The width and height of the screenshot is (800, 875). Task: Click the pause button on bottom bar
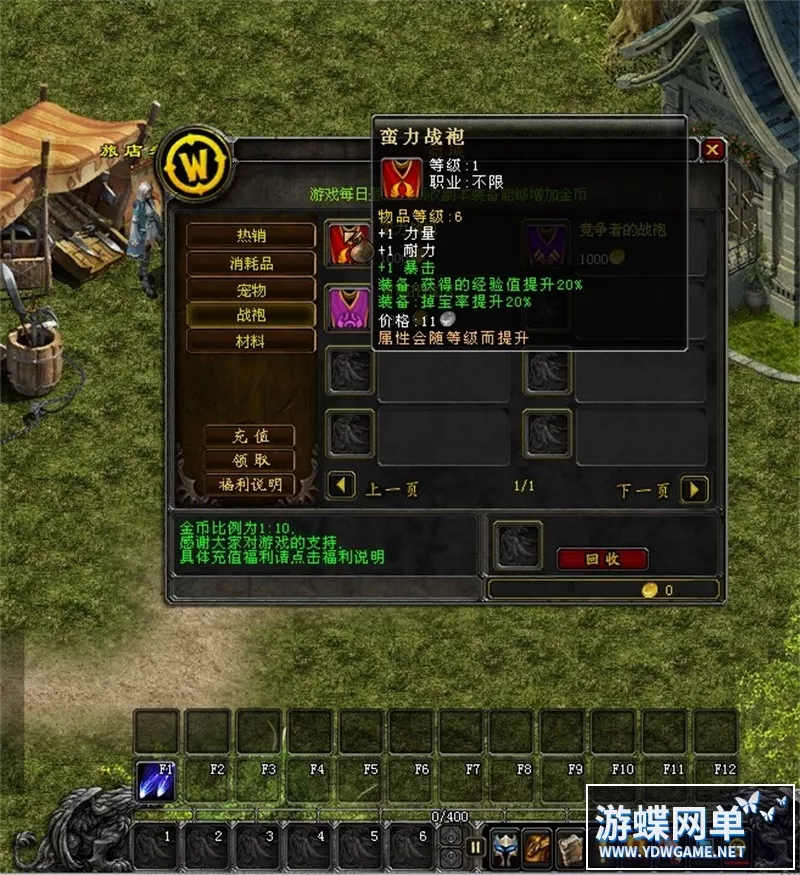pos(476,847)
